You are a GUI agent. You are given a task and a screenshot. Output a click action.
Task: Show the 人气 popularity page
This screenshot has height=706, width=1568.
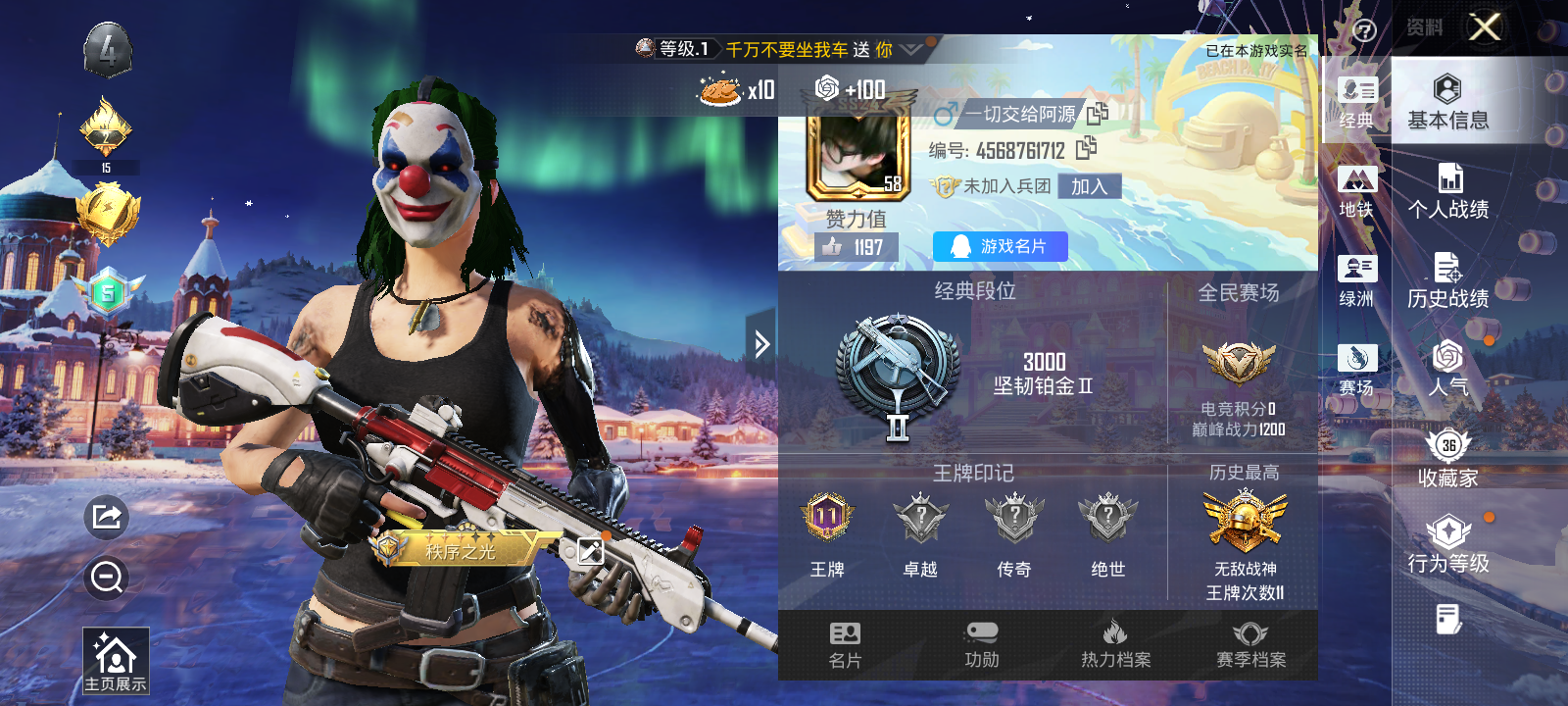[x=1447, y=369]
